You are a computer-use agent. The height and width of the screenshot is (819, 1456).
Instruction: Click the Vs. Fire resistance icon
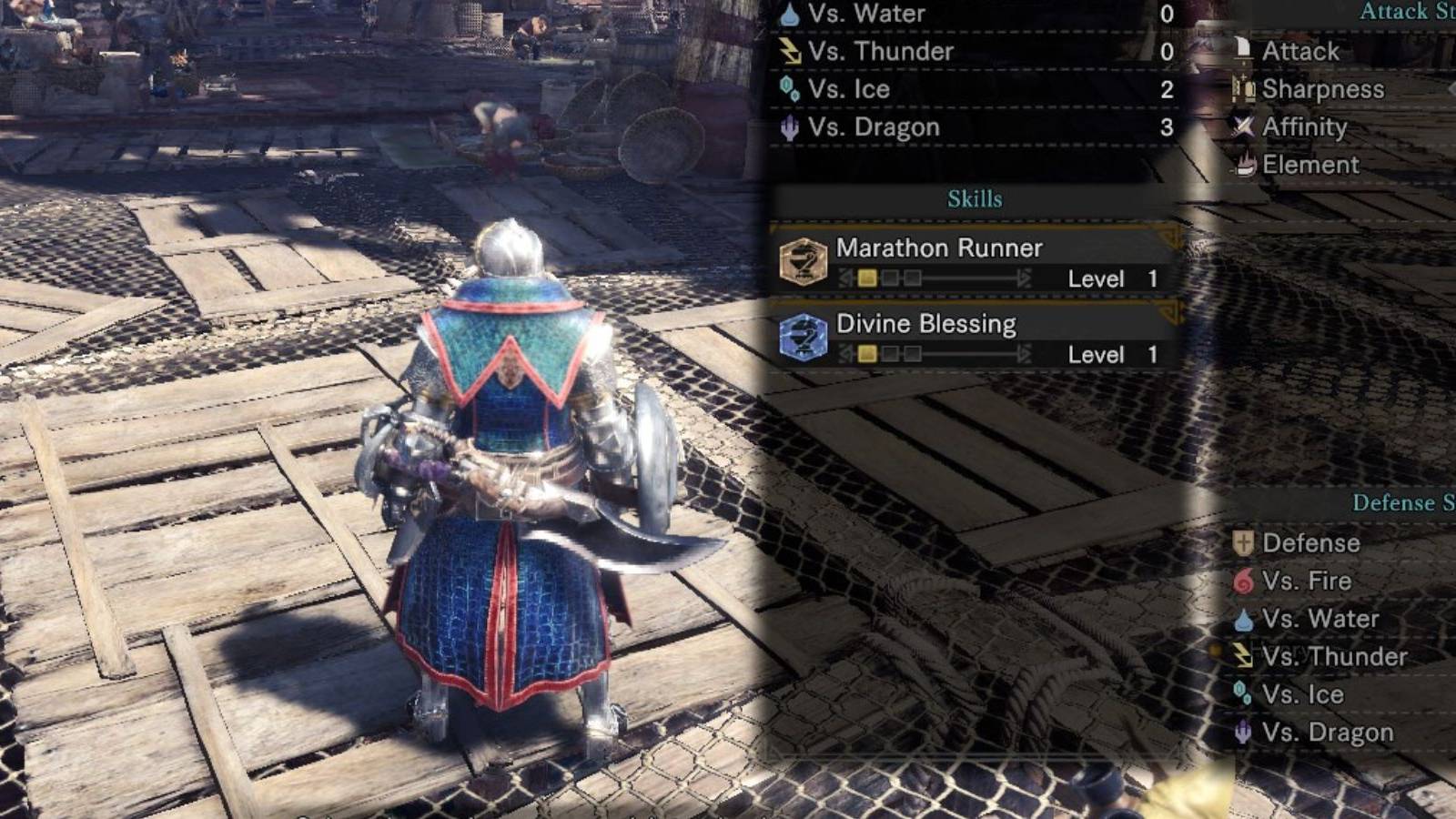point(1243,581)
